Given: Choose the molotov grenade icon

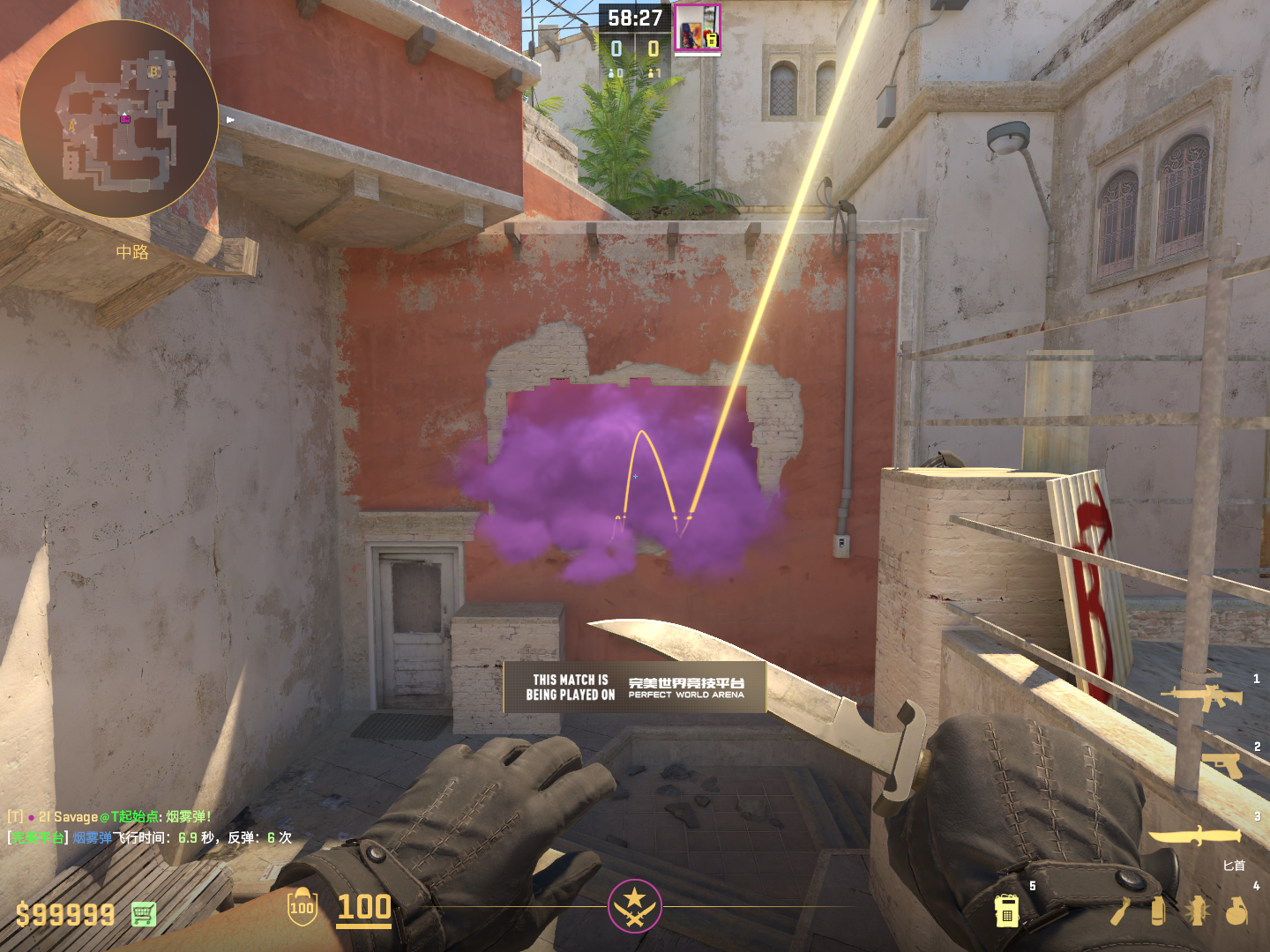Looking at the screenshot, I should (x=1120, y=911).
